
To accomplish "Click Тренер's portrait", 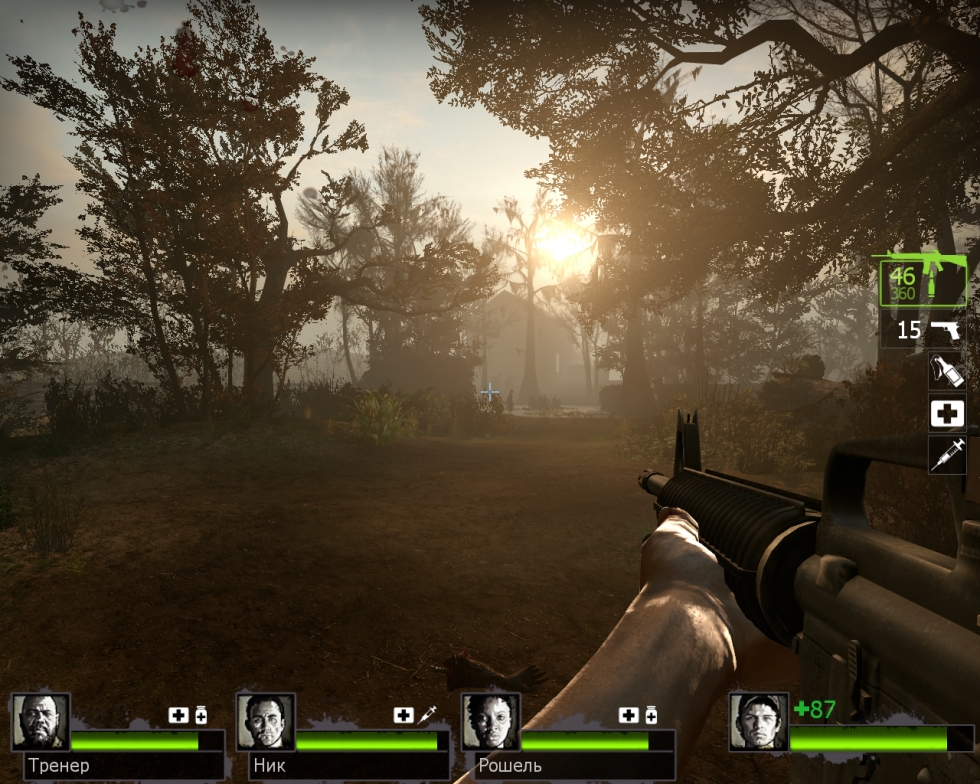I will pos(41,722).
